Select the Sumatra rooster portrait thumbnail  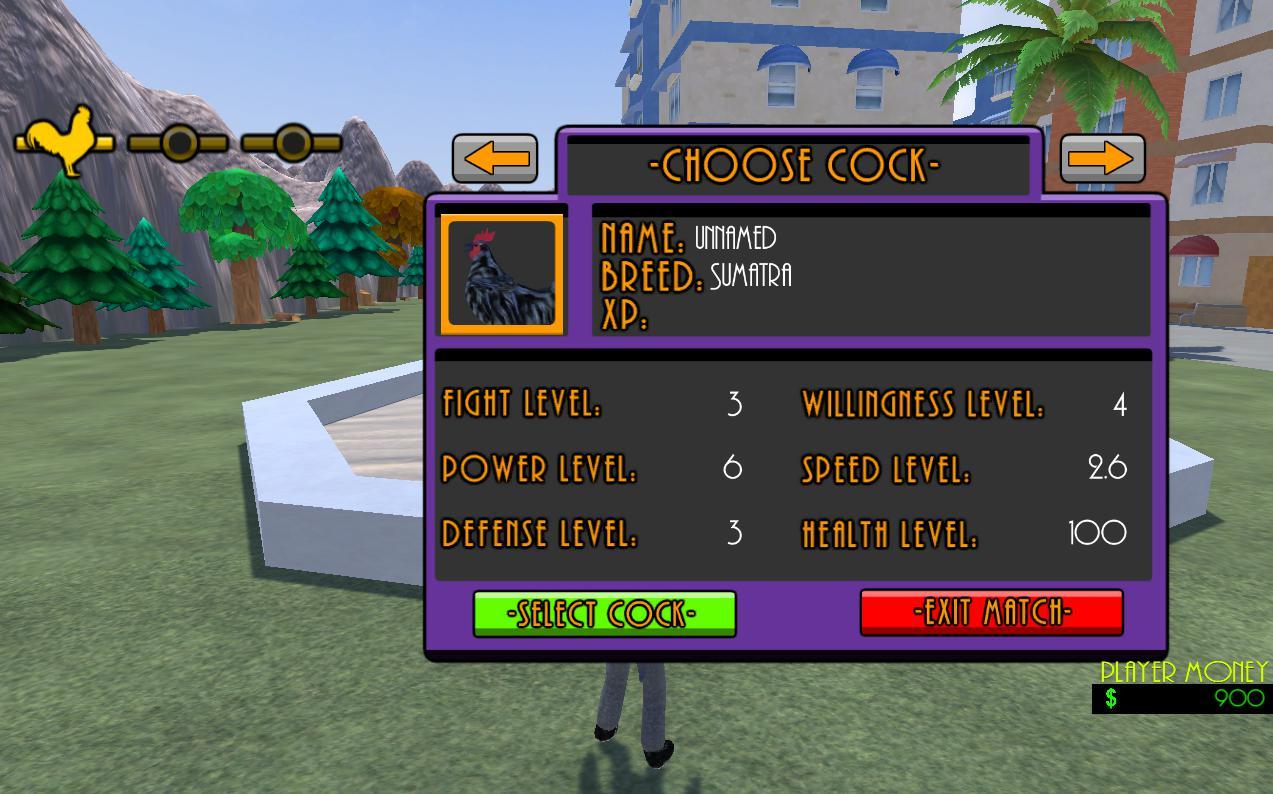(503, 273)
